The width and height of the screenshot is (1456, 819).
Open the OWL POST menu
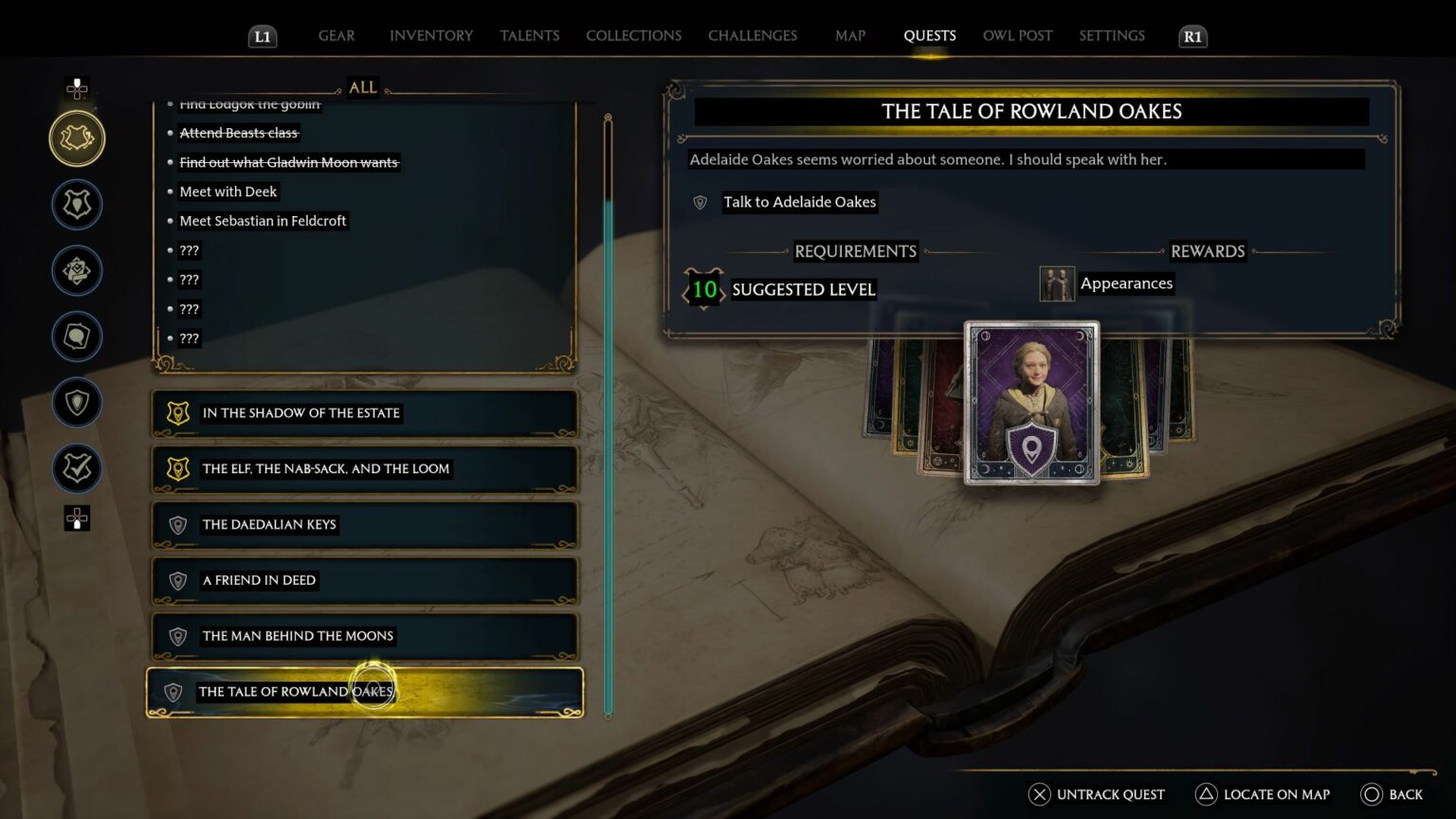(x=1017, y=35)
